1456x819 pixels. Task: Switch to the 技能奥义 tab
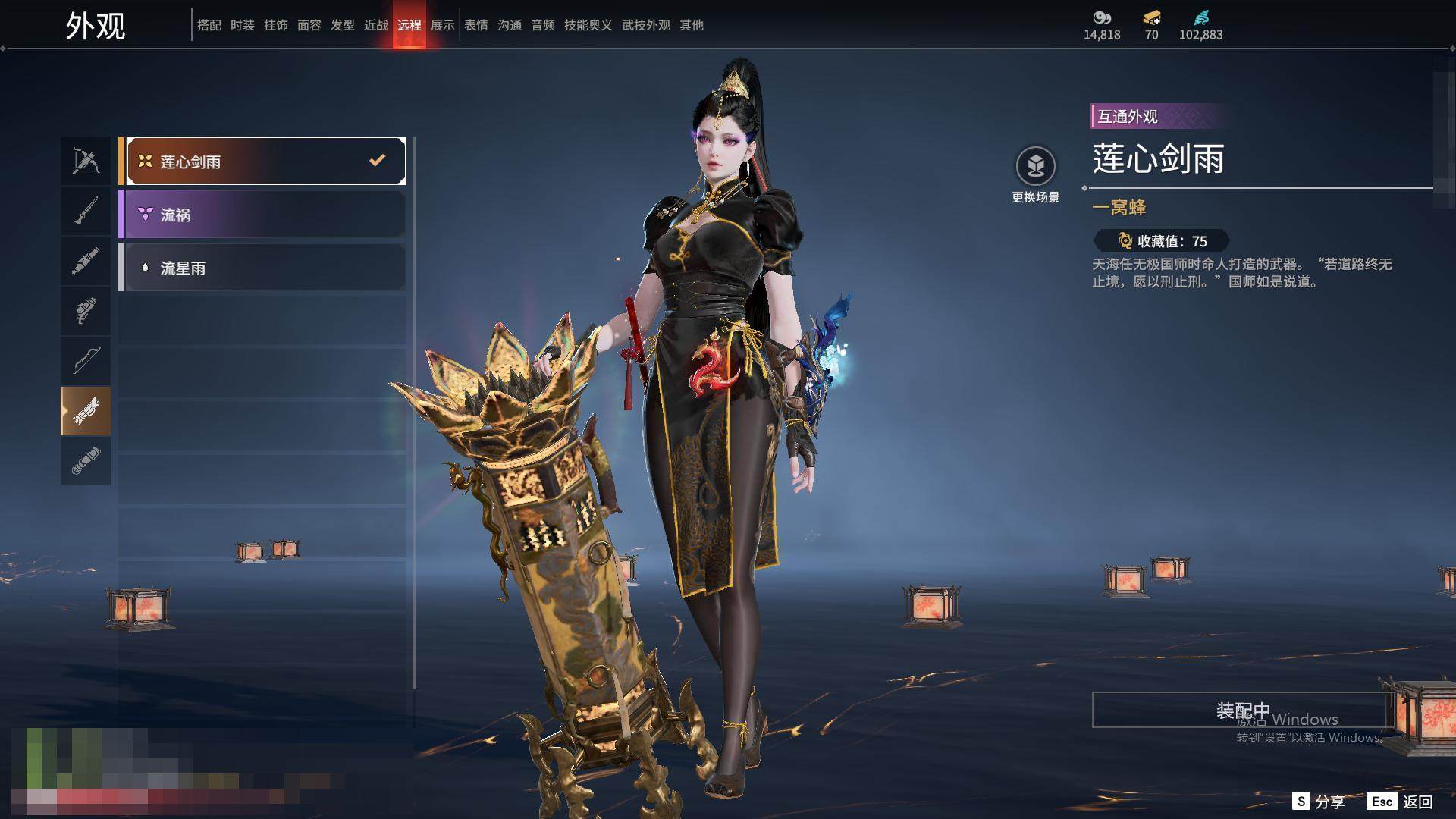[588, 25]
